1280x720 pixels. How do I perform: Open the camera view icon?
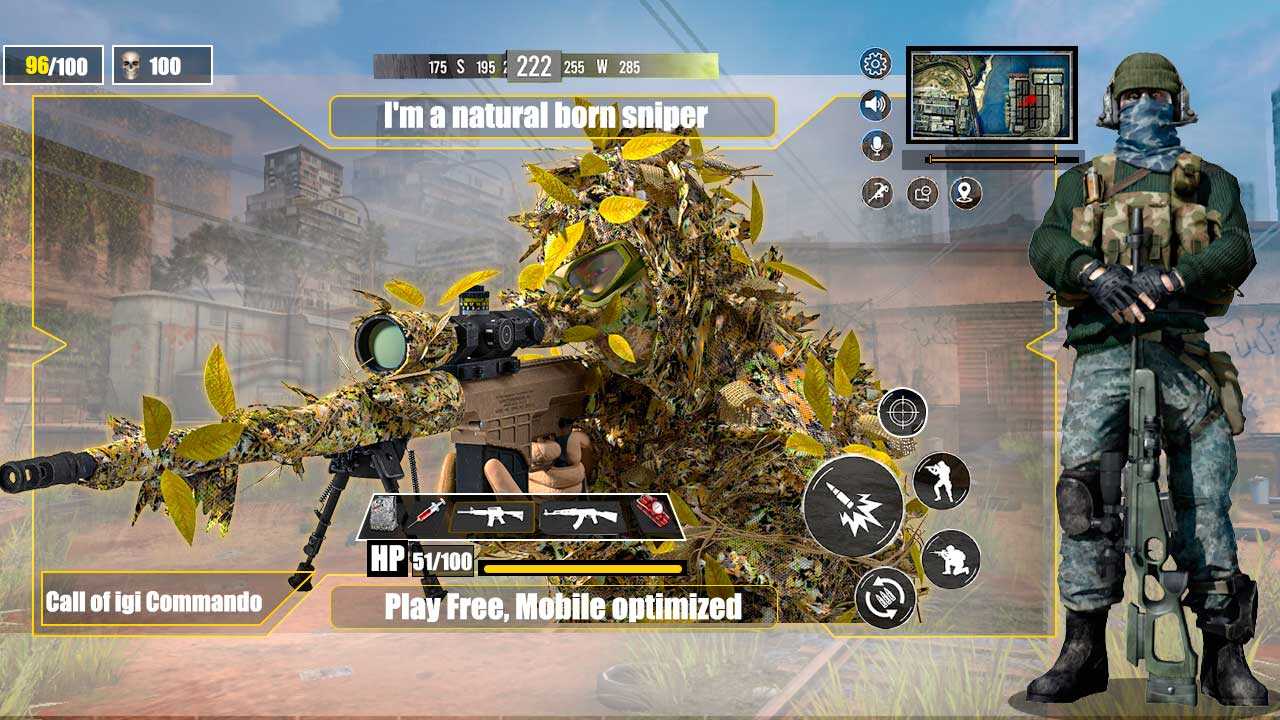[x=922, y=193]
